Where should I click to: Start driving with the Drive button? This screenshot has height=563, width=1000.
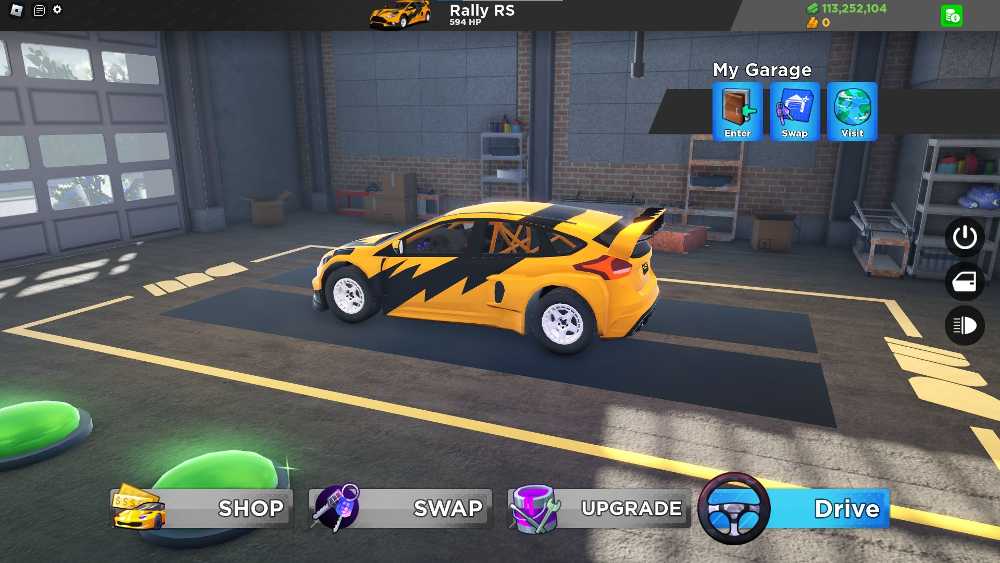click(795, 508)
